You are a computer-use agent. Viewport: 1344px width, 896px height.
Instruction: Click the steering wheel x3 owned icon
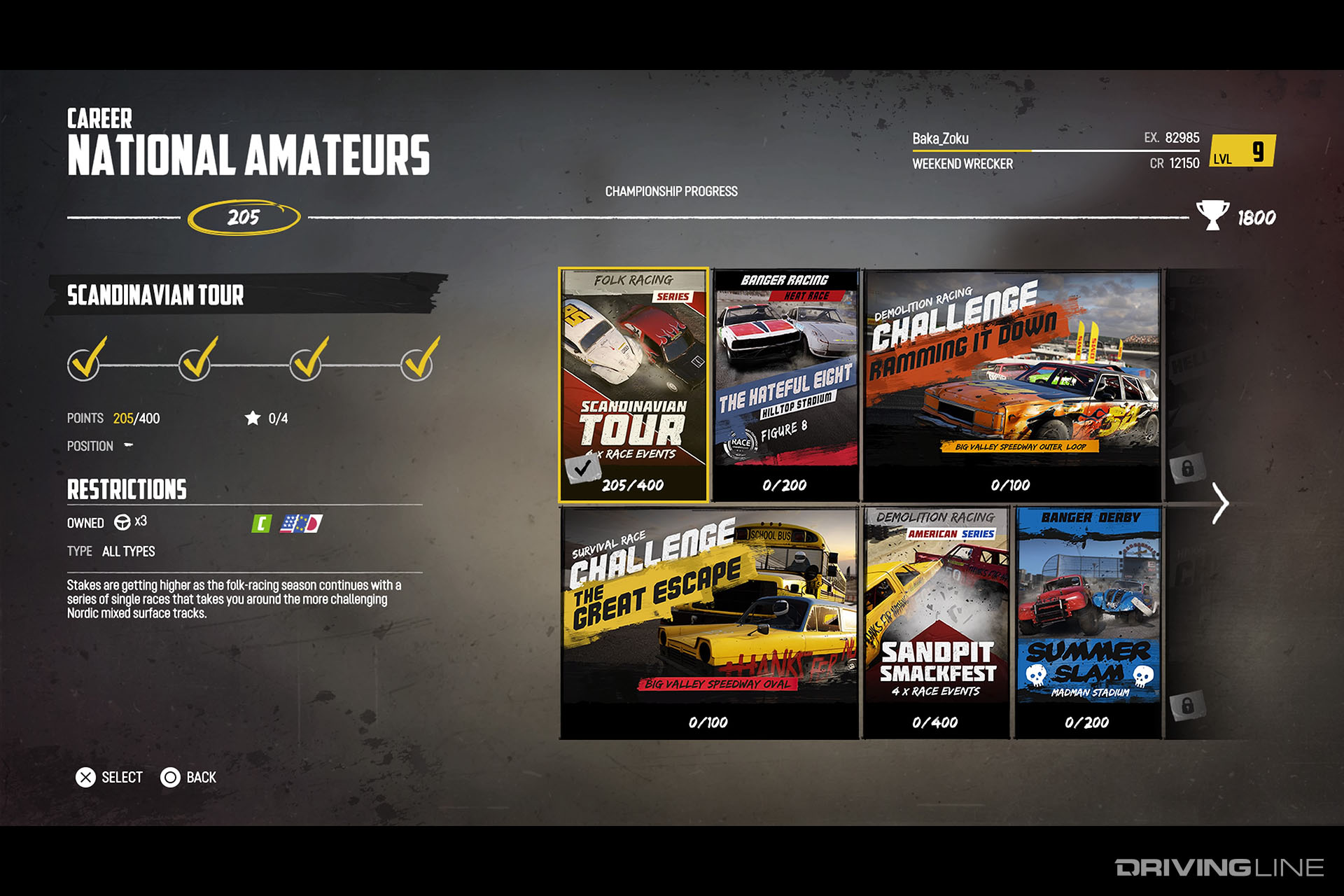pos(122,522)
